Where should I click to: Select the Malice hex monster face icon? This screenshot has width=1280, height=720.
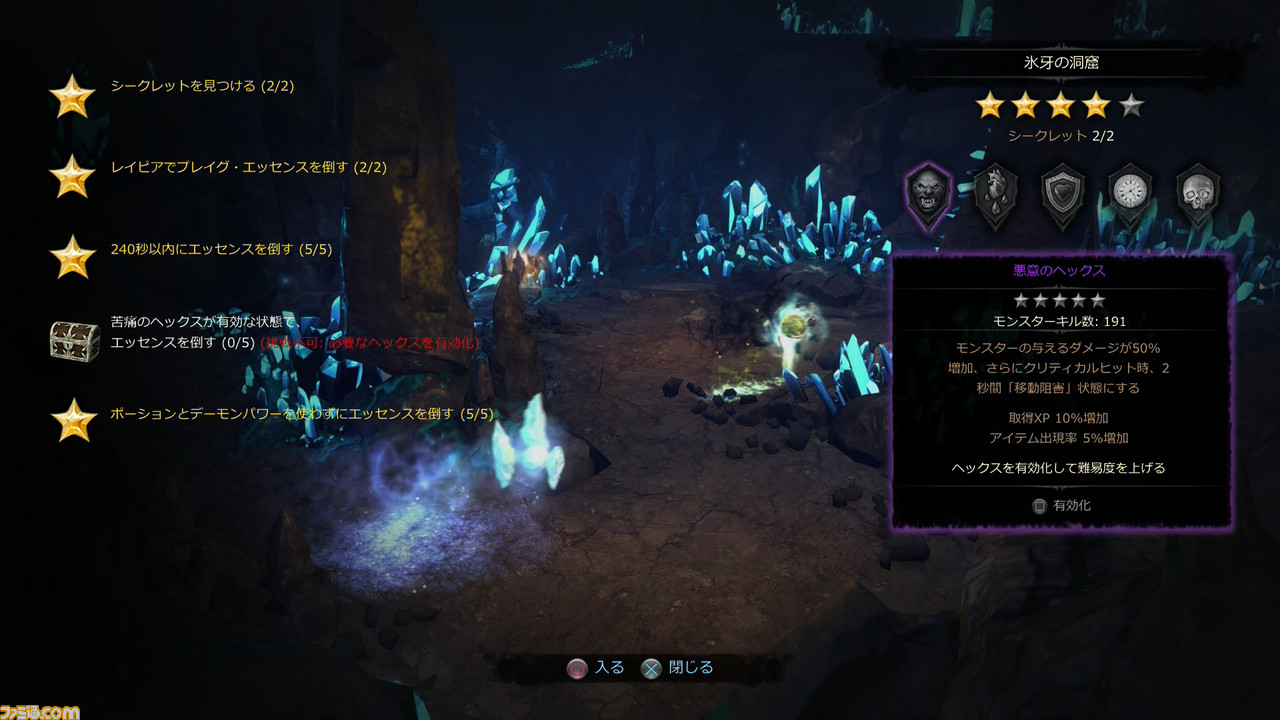pyautogui.click(x=927, y=195)
